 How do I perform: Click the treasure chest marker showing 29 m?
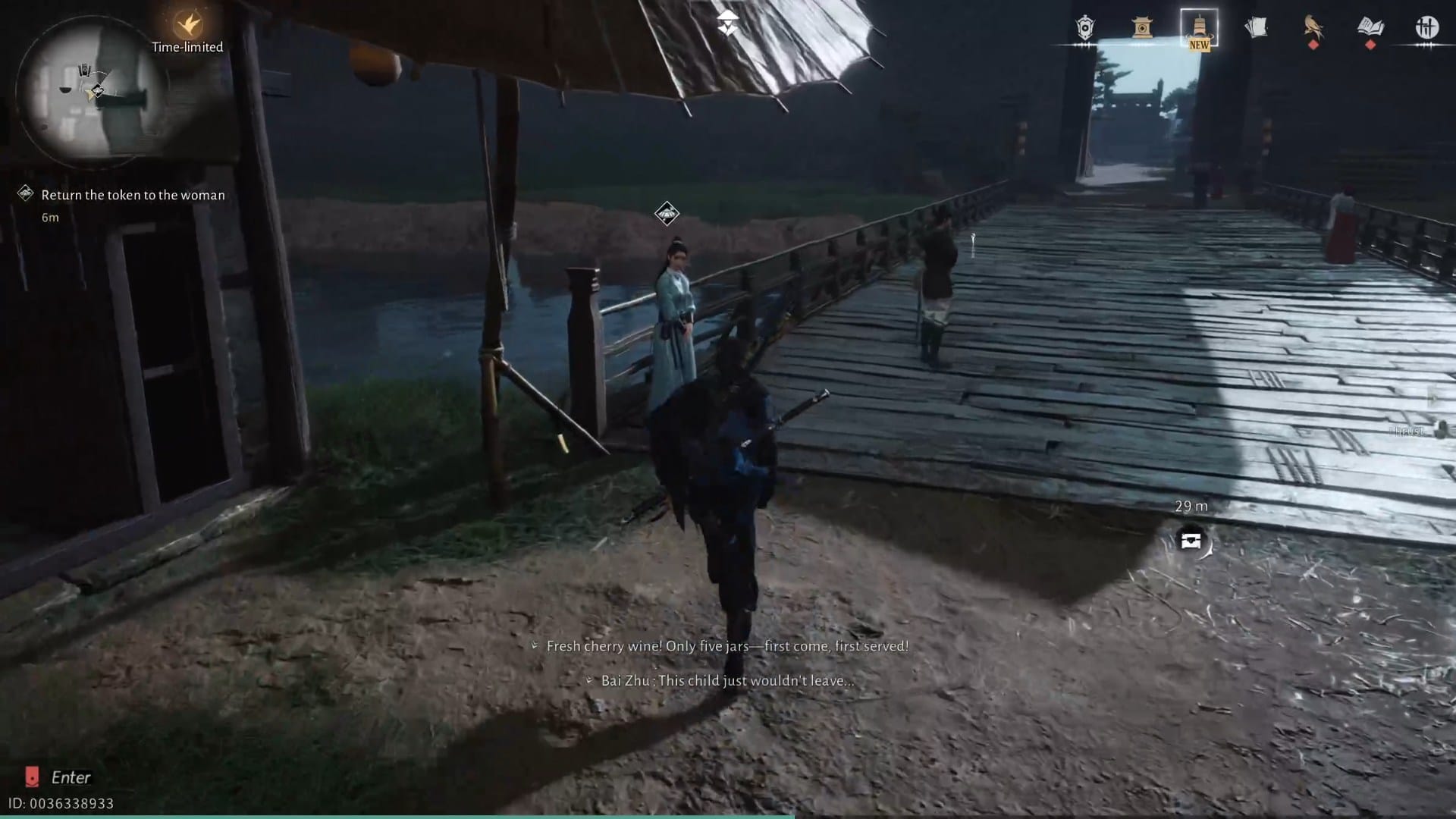point(1192,538)
